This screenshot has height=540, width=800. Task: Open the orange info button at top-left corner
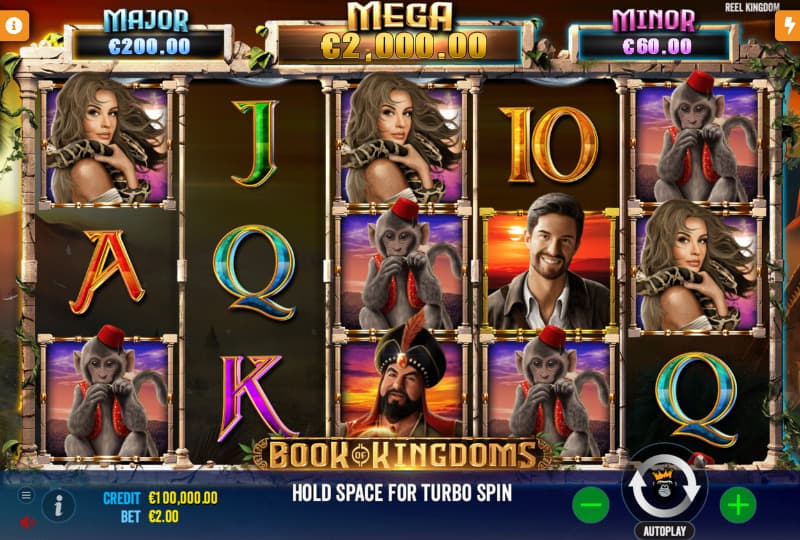tap(14, 27)
